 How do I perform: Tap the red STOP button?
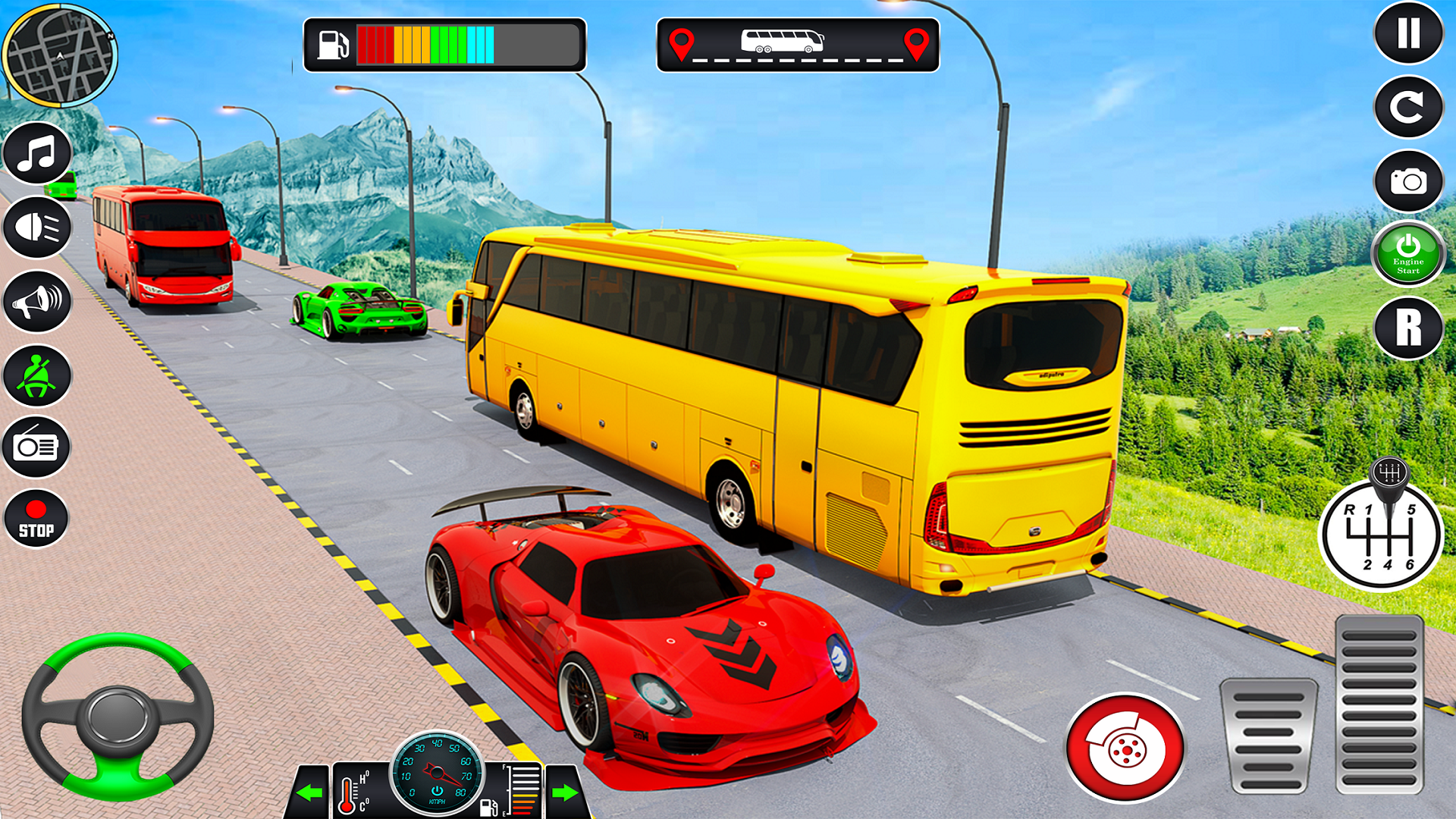(x=36, y=519)
